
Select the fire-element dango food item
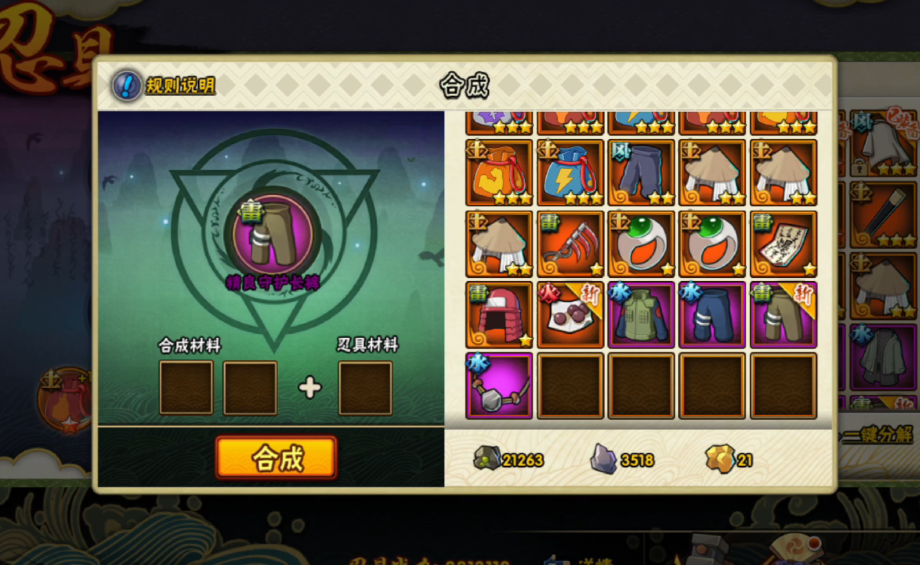click(570, 315)
